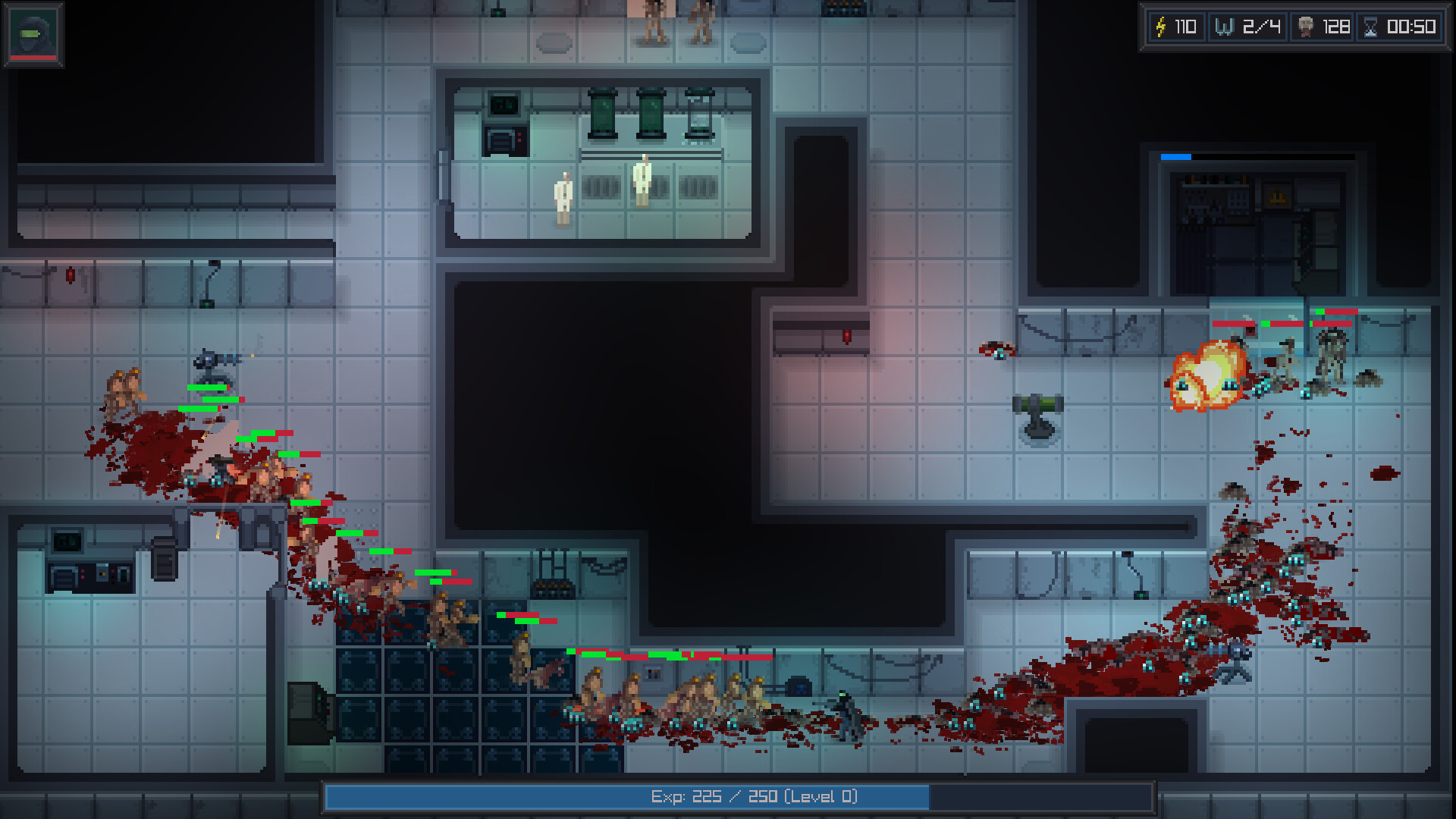Click the energy value 110
This screenshot has height=819, width=1456.
pos(1185,27)
